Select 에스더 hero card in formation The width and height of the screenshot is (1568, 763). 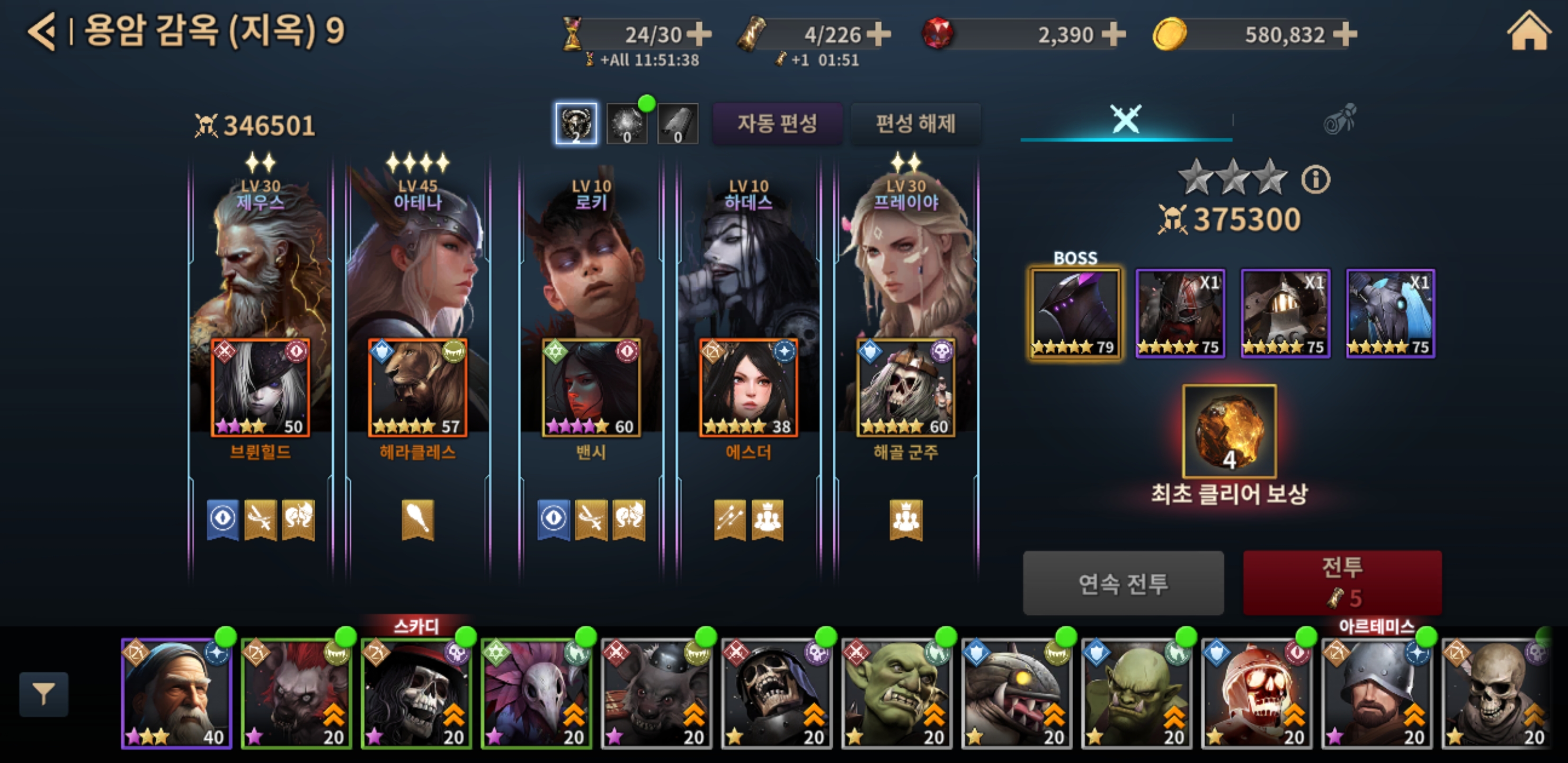click(748, 387)
